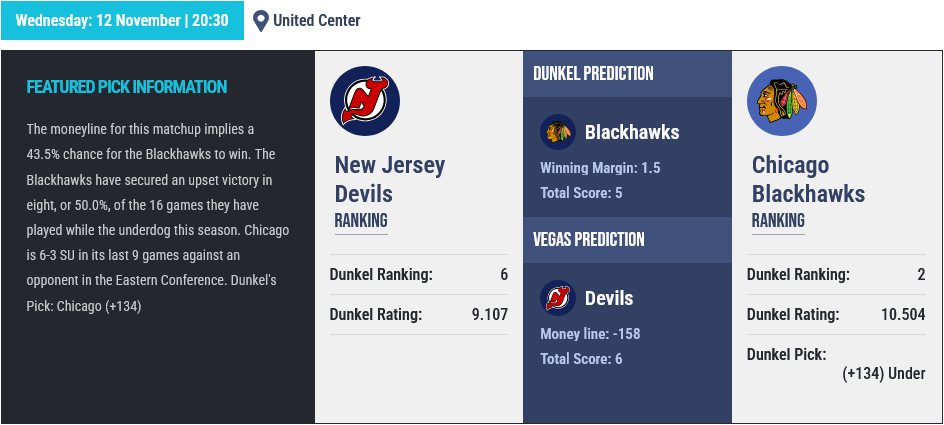Viewport: 944px width, 425px height.
Task: Open the New Jersey Devils team name
Action: pos(390,179)
